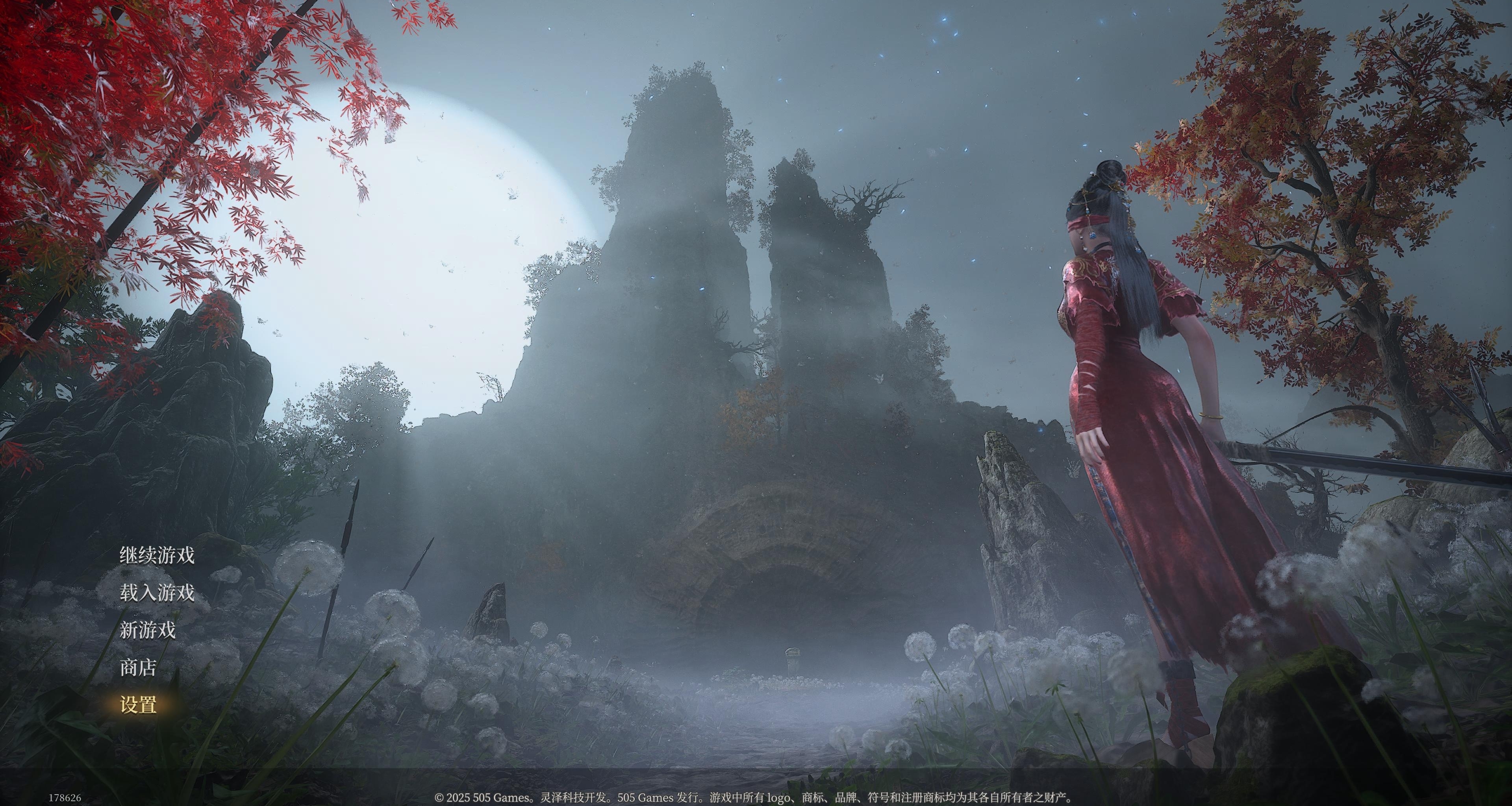
Task: Select 继续游戏 to continue the game
Action: (157, 555)
